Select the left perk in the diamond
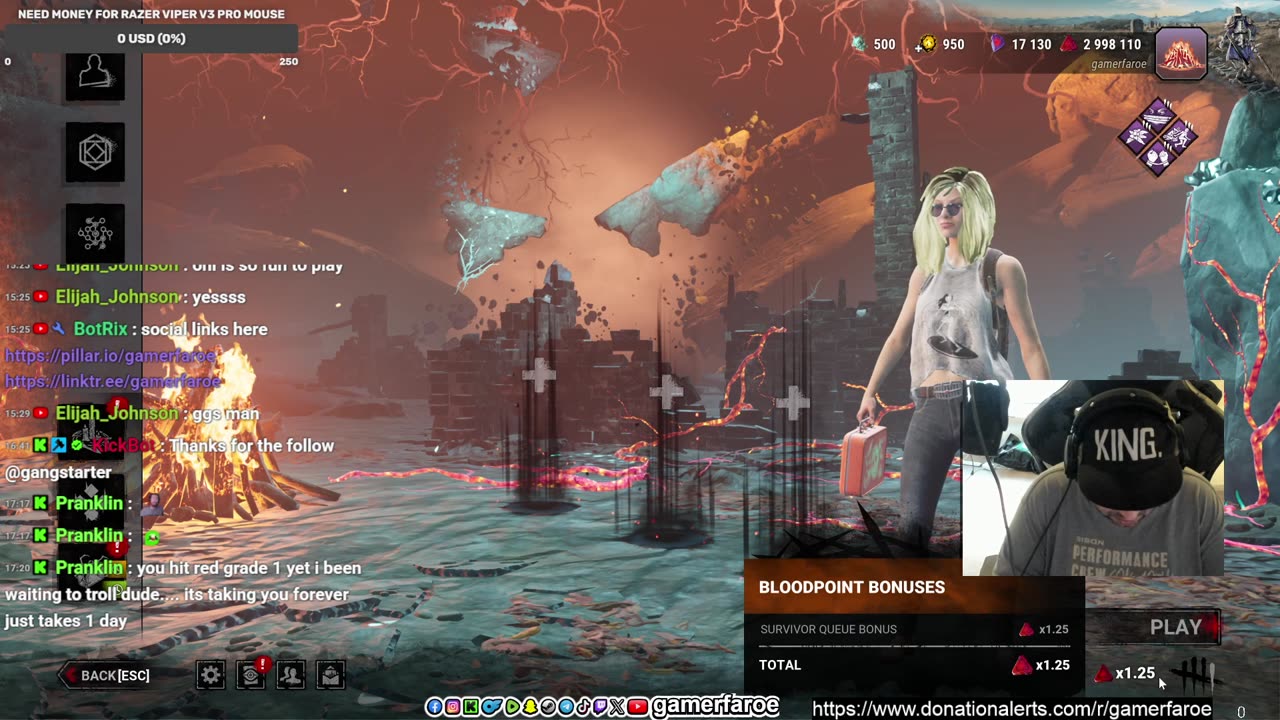 1137,135
